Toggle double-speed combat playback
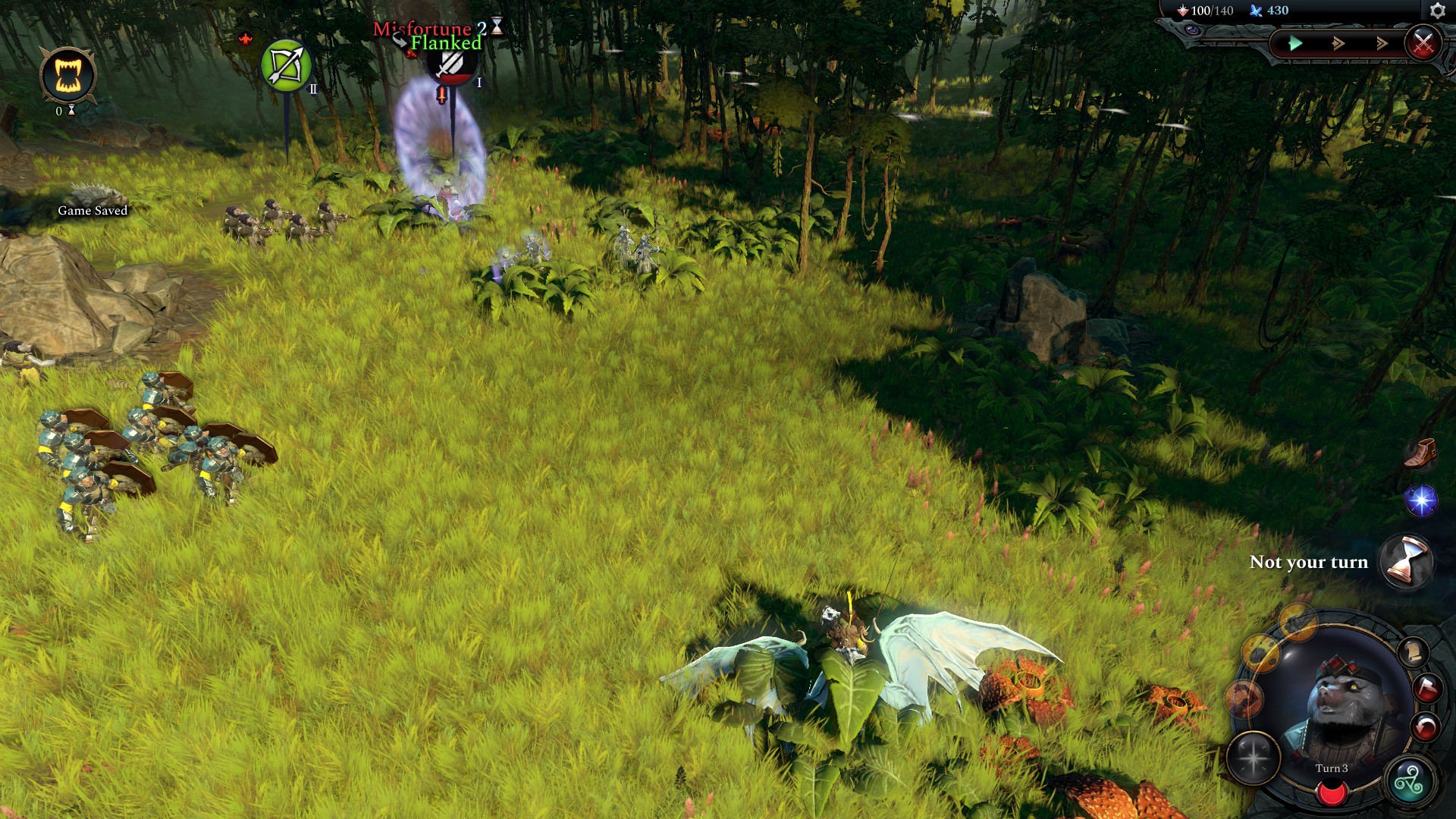The width and height of the screenshot is (1456, 819). pyautogui.click(x=1338, y=44)
